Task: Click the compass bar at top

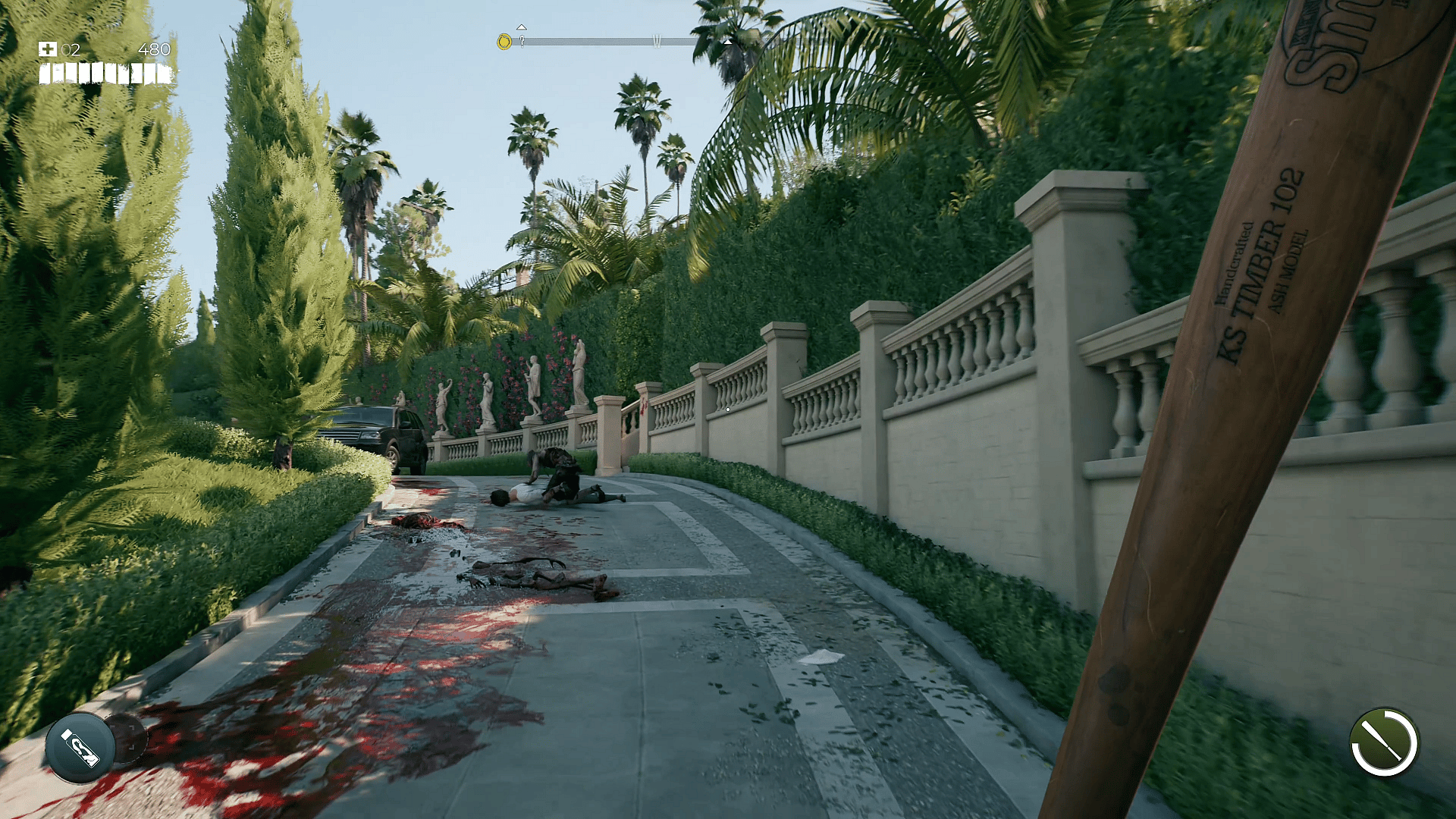Action: (x=607, y=41)
